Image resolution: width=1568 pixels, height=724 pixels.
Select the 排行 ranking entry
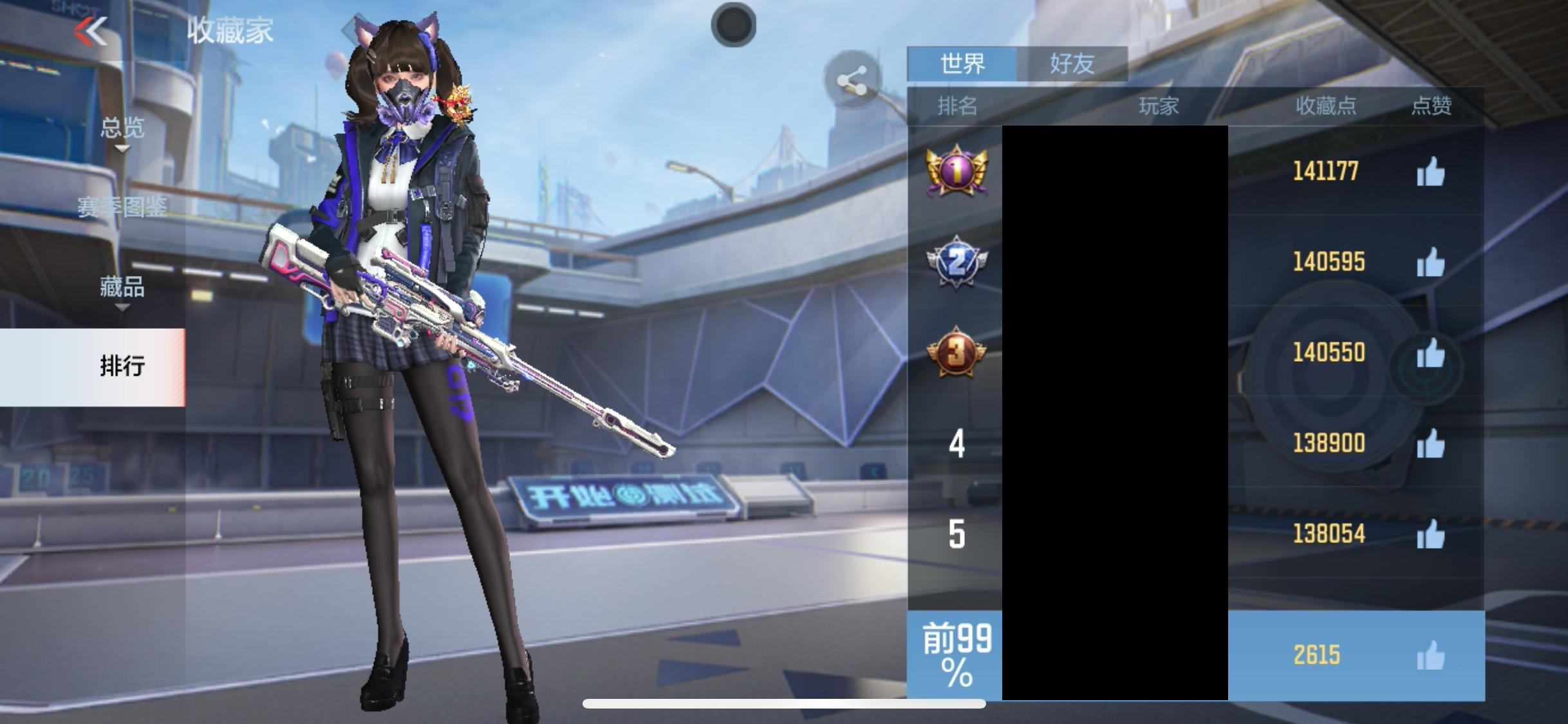point(122,366)
